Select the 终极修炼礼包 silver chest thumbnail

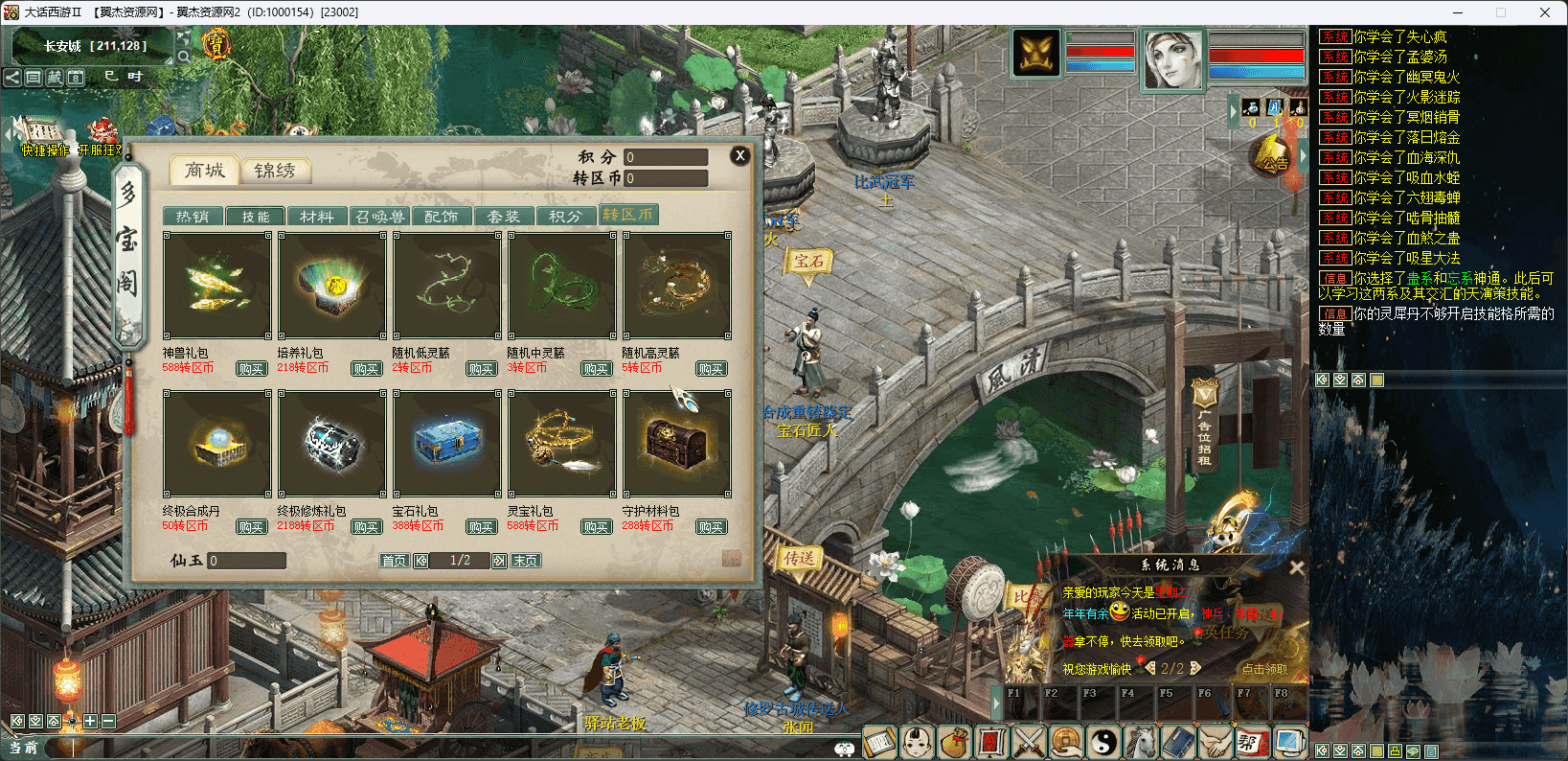331,444
